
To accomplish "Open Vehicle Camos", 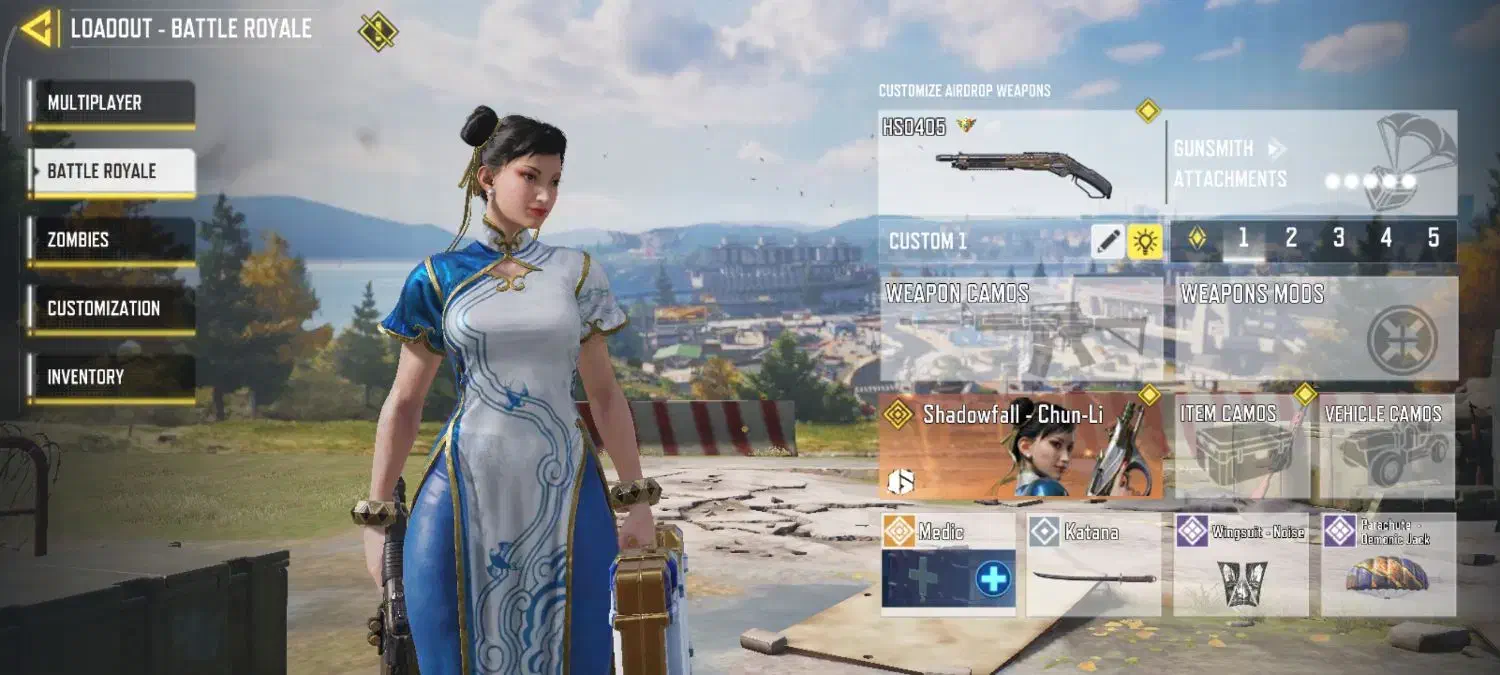I will [1387, 446].
